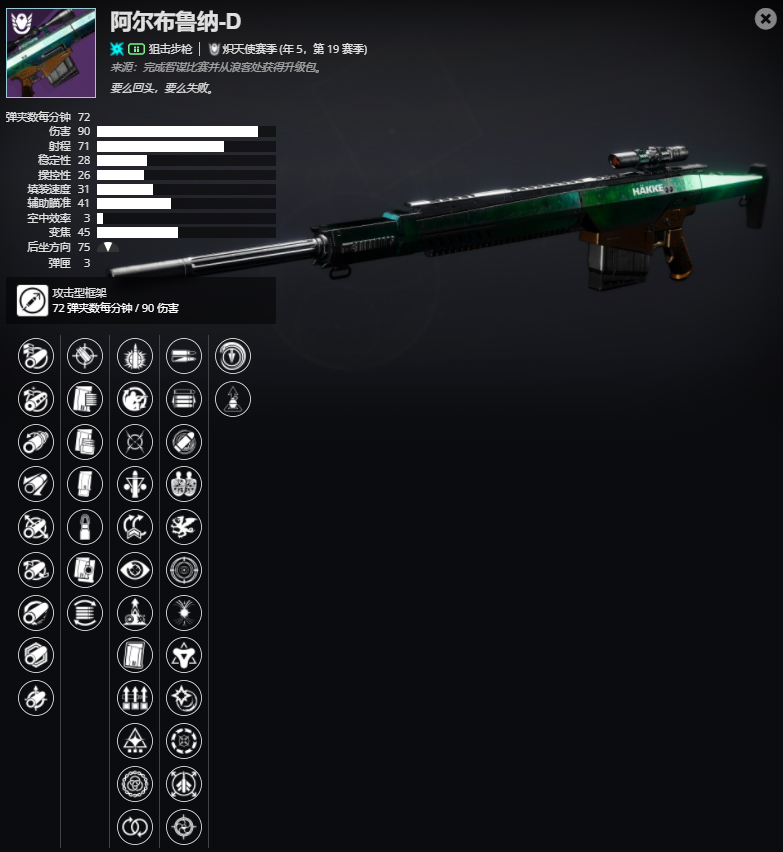Choose the concentric crosshair target perk
The image size is (783, 852).
[184, 570]
